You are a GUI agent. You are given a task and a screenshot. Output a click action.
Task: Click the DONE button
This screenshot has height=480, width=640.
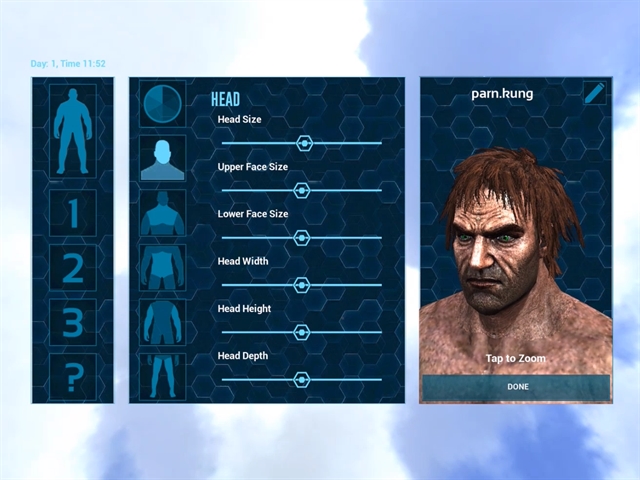(516, 387)
